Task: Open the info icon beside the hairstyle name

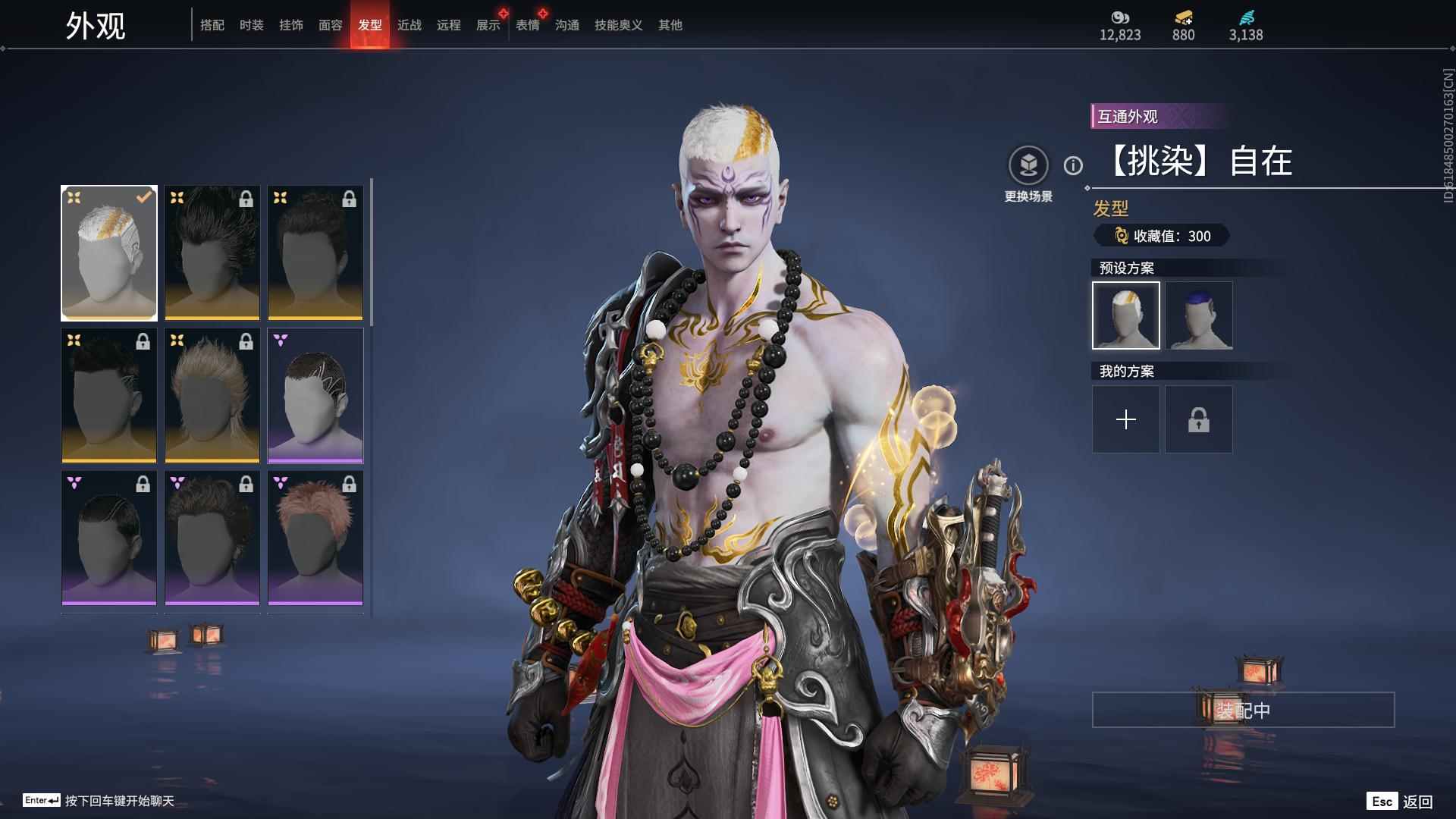Action: 1073,165
